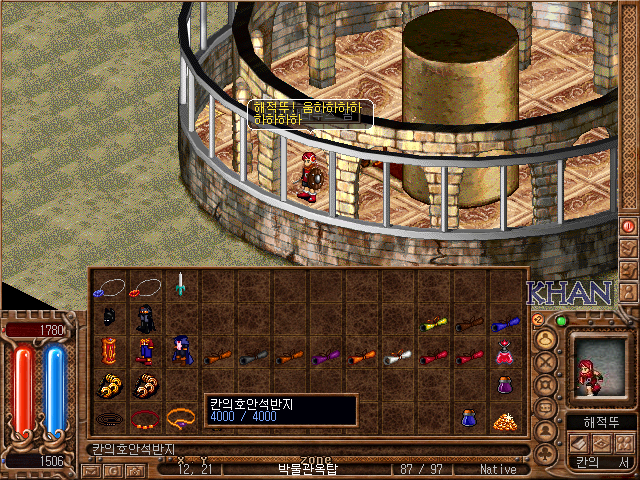The width and height of the screenshot is (640, 480).
Task: Choose the white scroll in inventory
Action: [x=396, y=354]
